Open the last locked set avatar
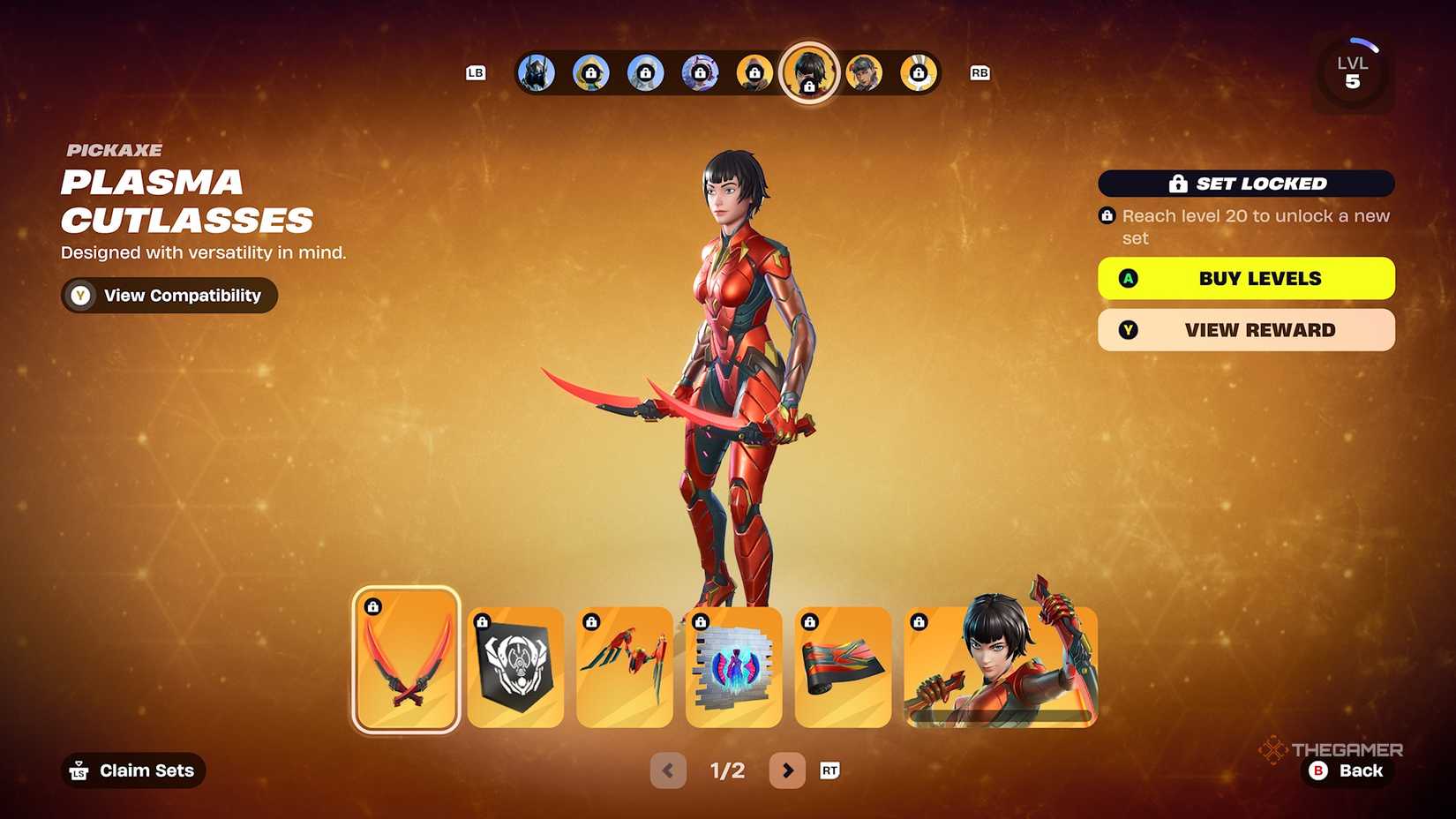The image size is (1456, 819). point(919,73)
